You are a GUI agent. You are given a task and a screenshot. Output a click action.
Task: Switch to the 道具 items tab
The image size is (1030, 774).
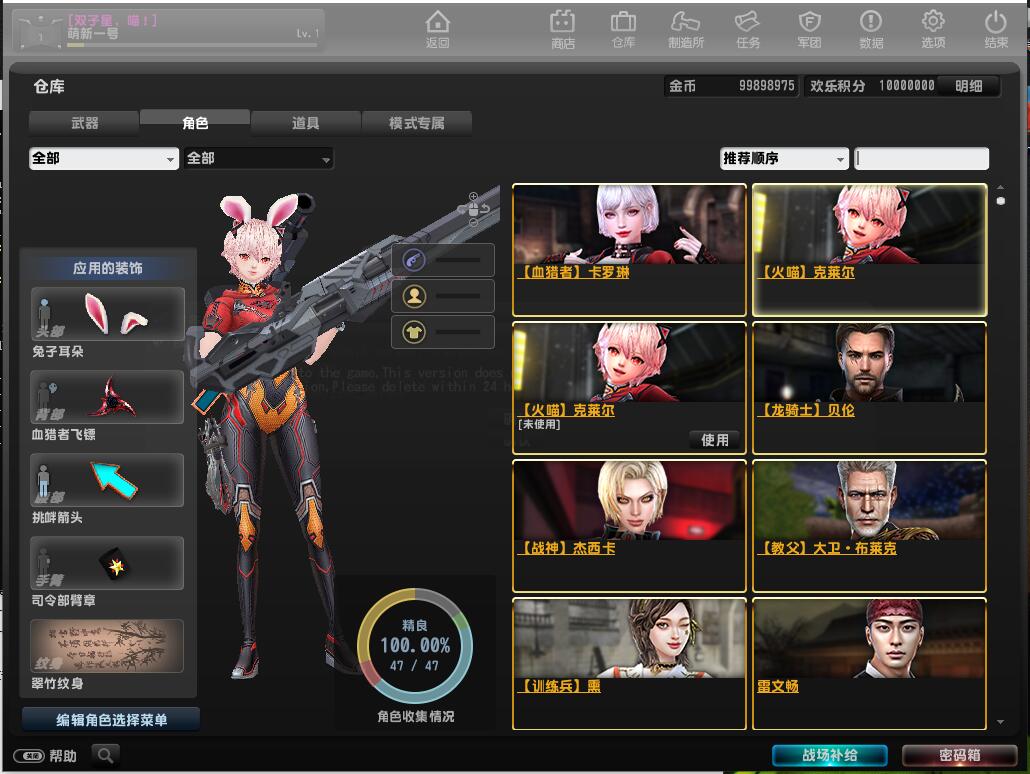(x=305, y=123)
